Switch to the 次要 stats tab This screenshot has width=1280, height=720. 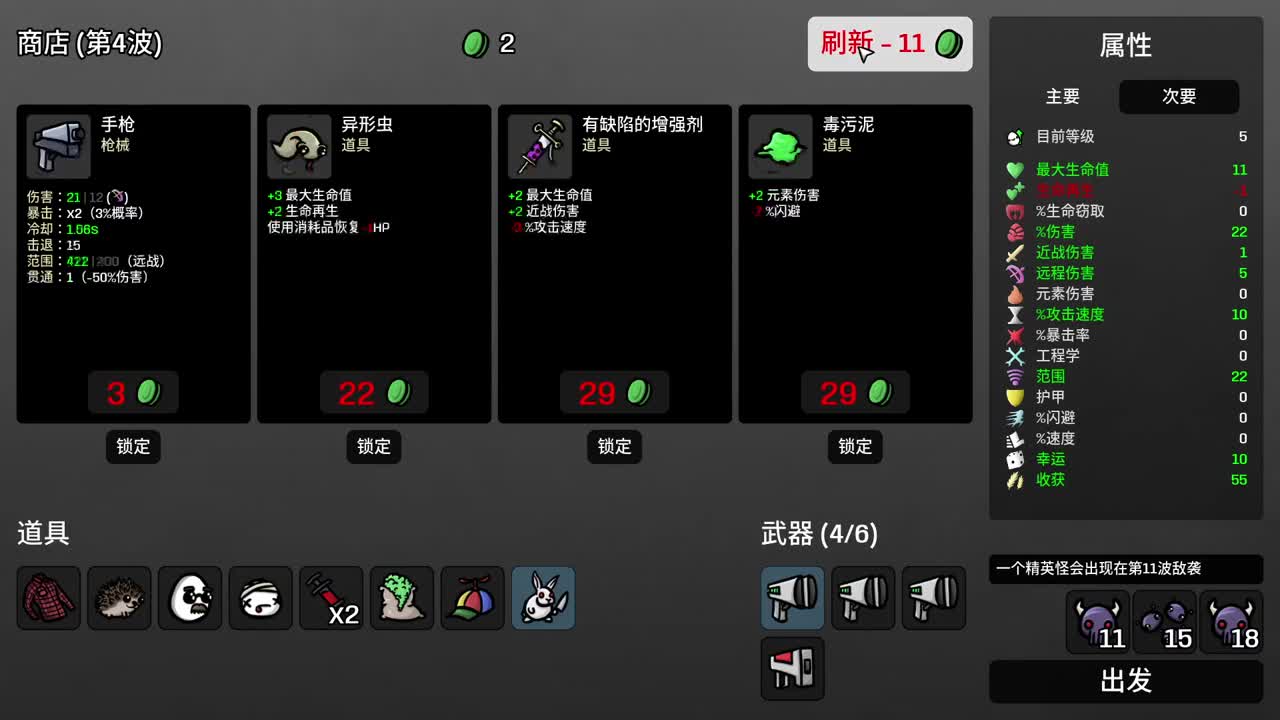tap(1179, 97)
